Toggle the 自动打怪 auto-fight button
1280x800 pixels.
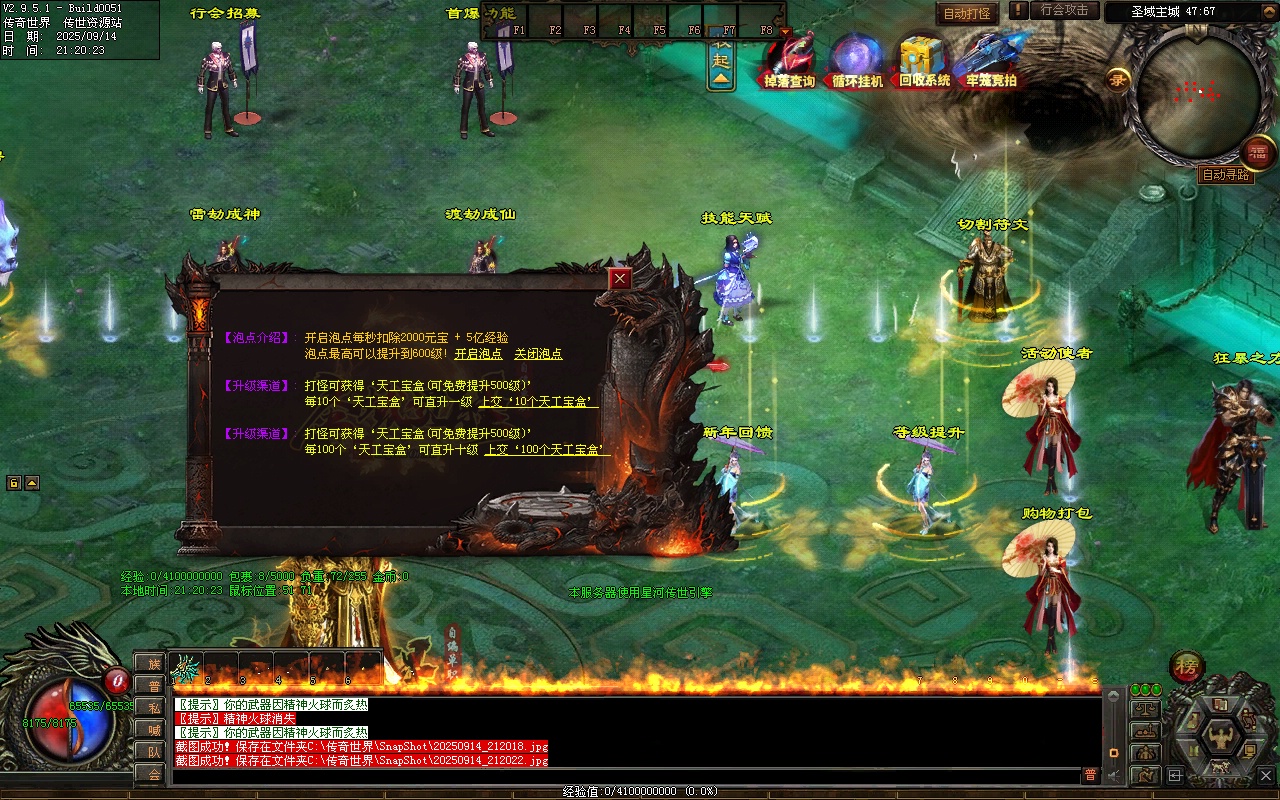(967, 14)
